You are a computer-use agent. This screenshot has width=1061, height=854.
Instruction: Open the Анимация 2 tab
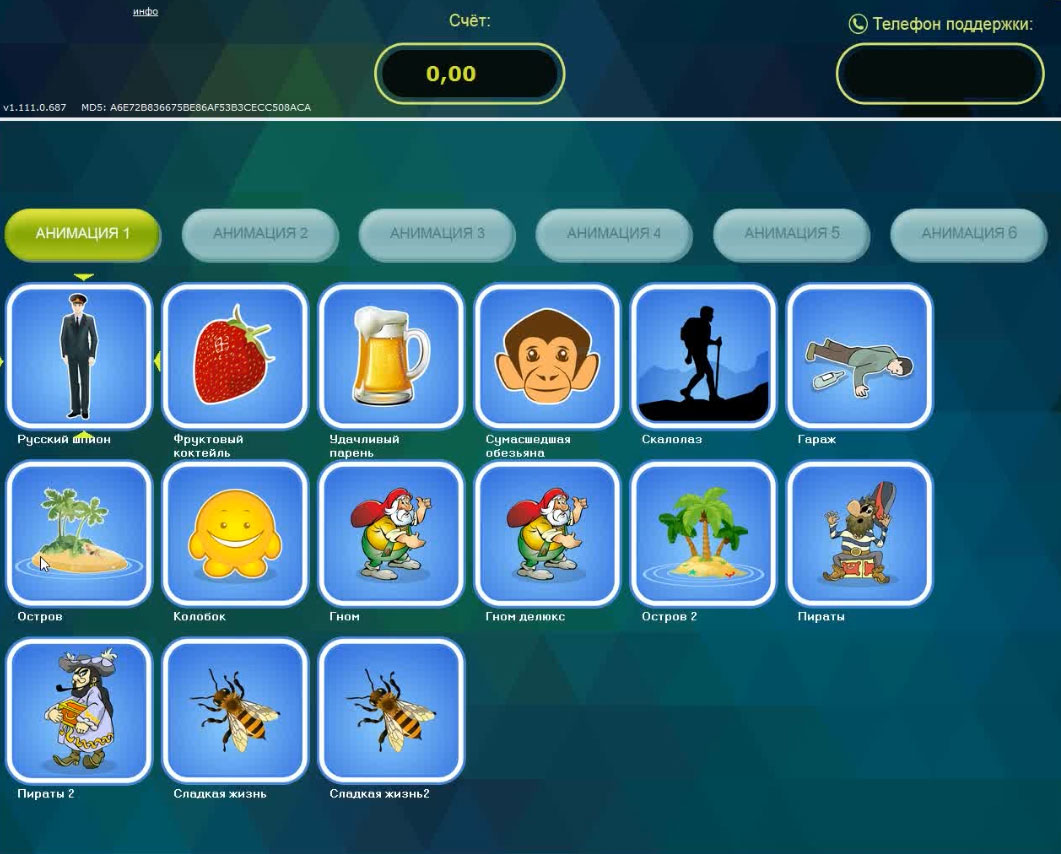coord(260,234)
